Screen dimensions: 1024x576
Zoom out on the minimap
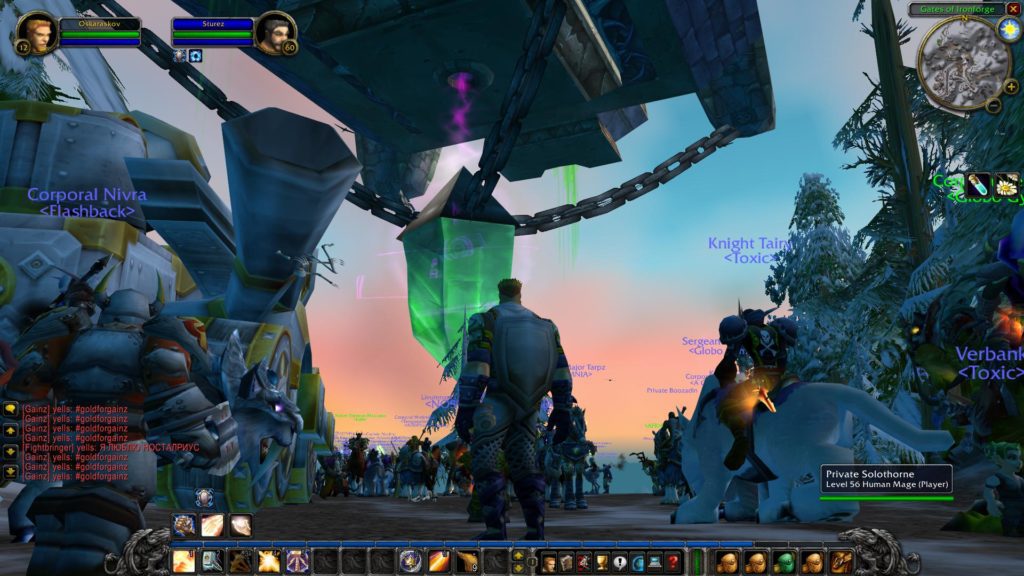point(993,104)
